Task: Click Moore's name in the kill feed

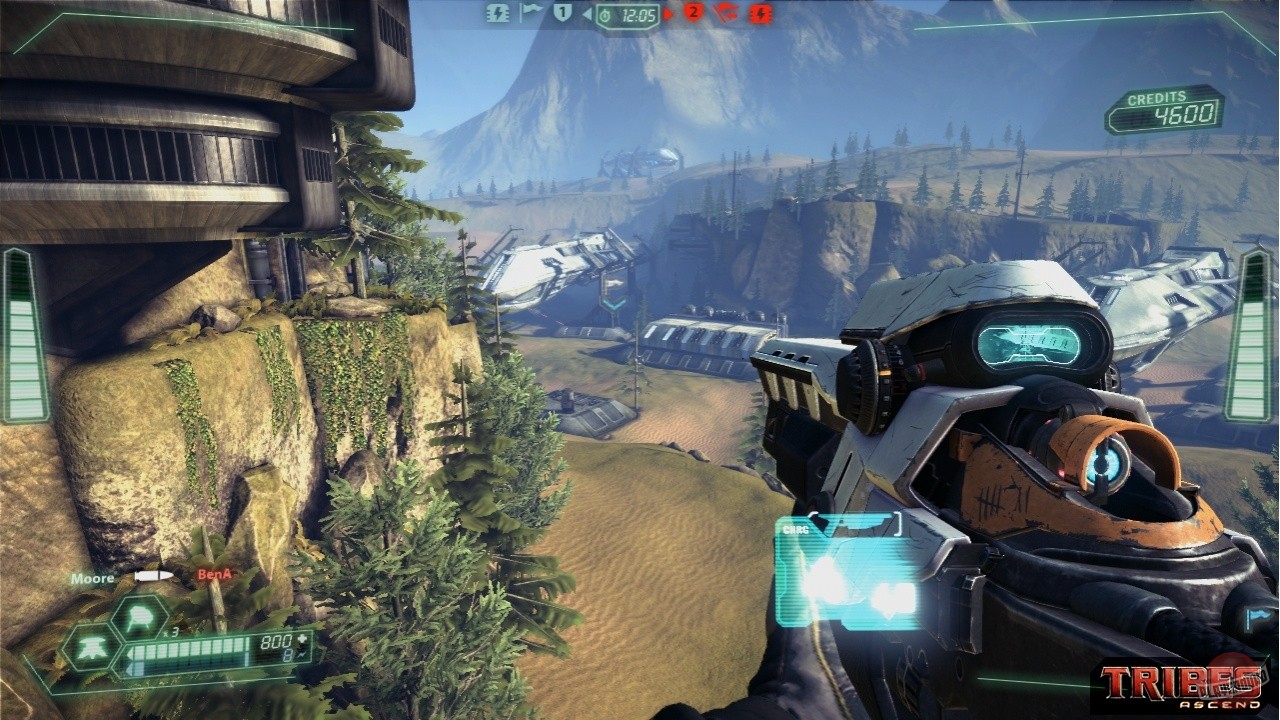Action: click(92, 577)
